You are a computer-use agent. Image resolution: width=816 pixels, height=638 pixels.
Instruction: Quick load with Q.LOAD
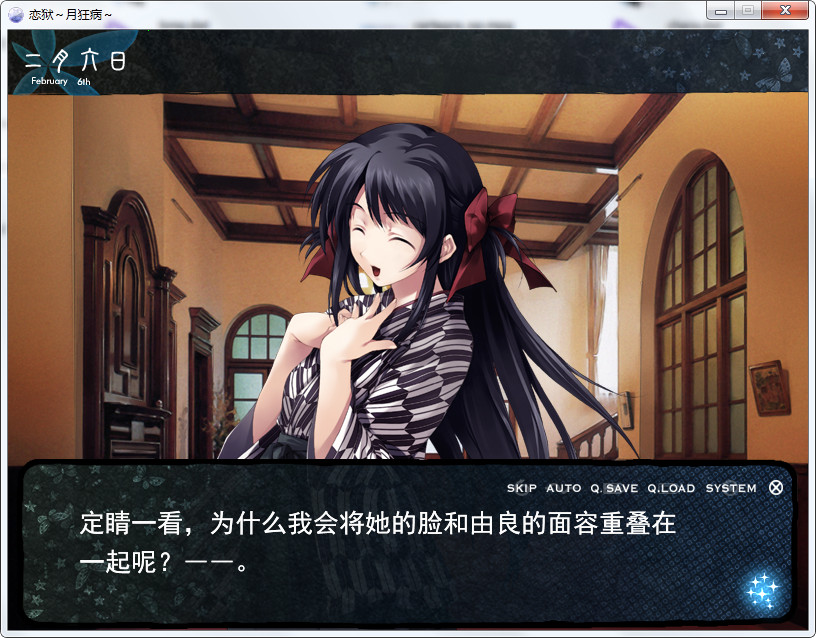coord(670,489)
